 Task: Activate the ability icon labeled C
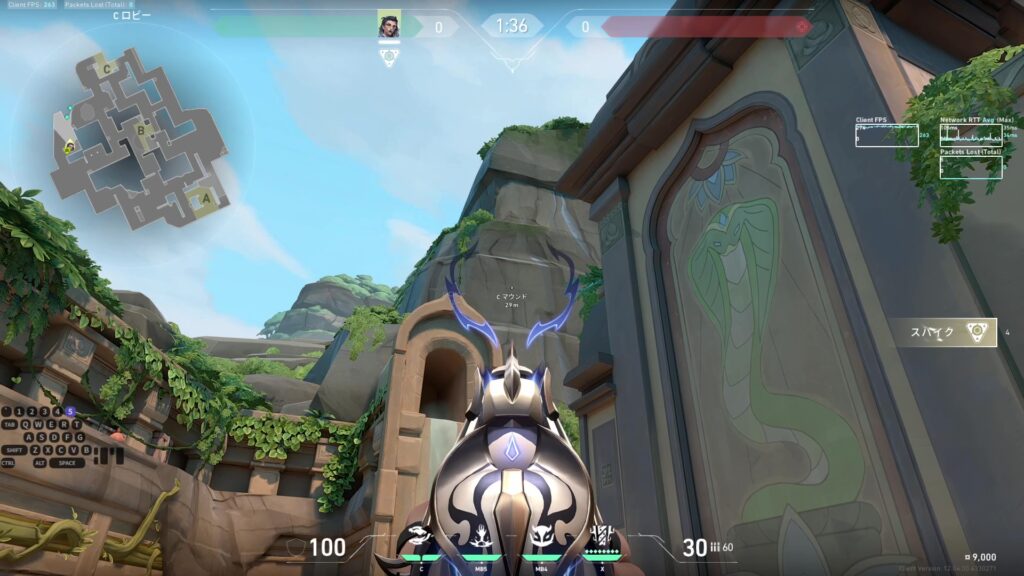pos(421,540)
